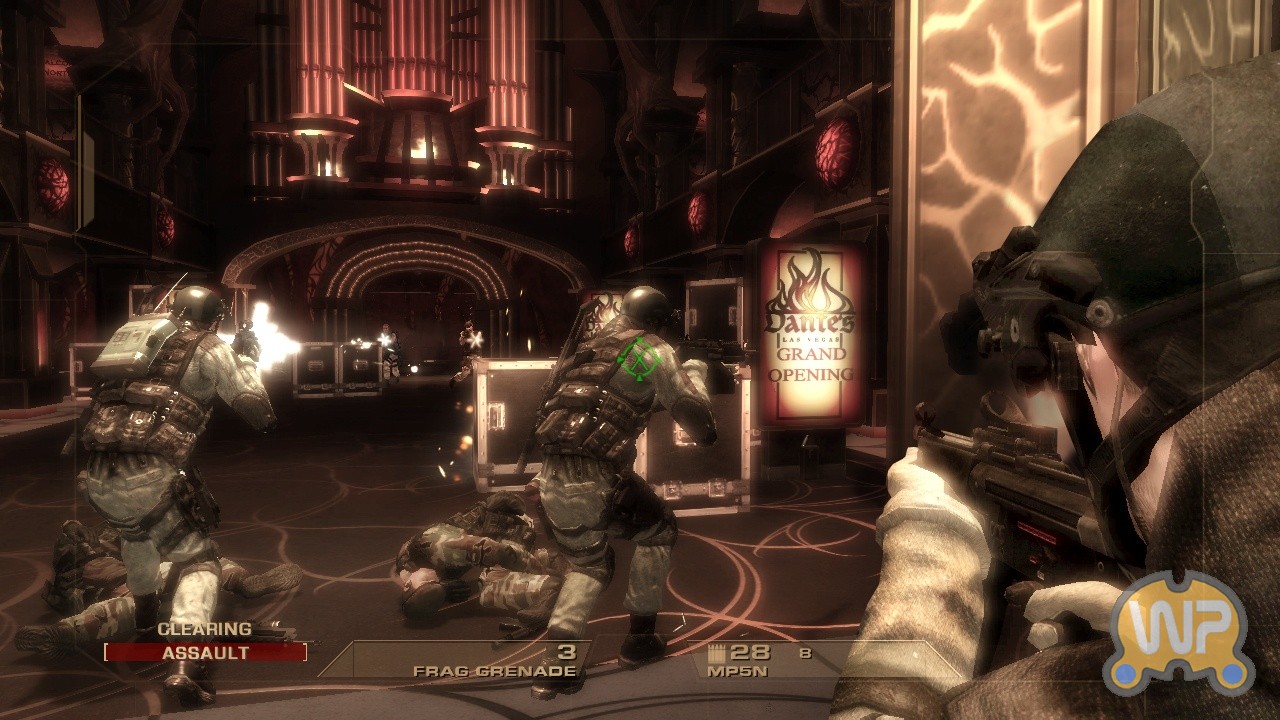
Task: Toggle the Assault rules of engagement bar
Action: tap(205, 653)
